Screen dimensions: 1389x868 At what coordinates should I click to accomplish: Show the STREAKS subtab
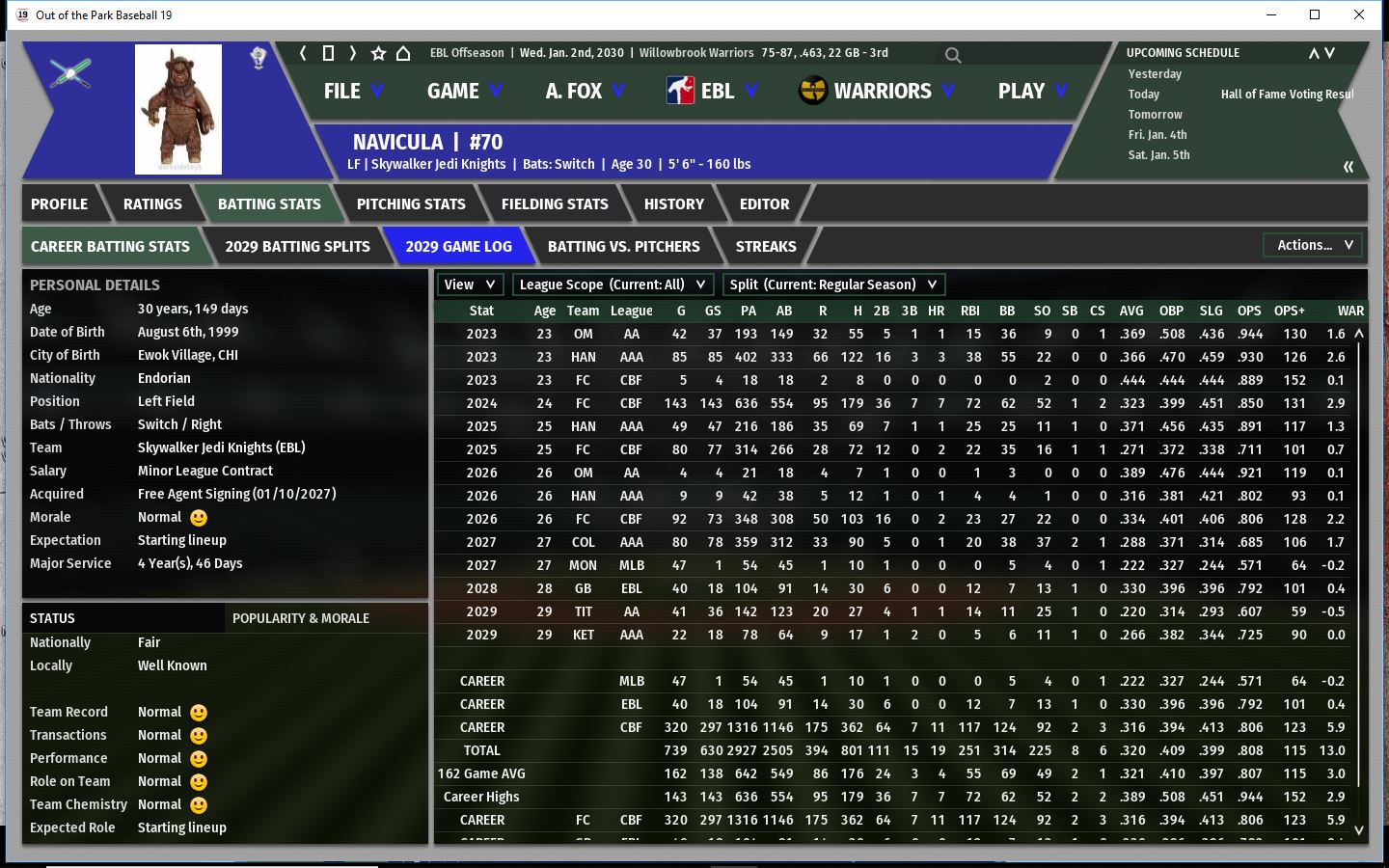766,247
